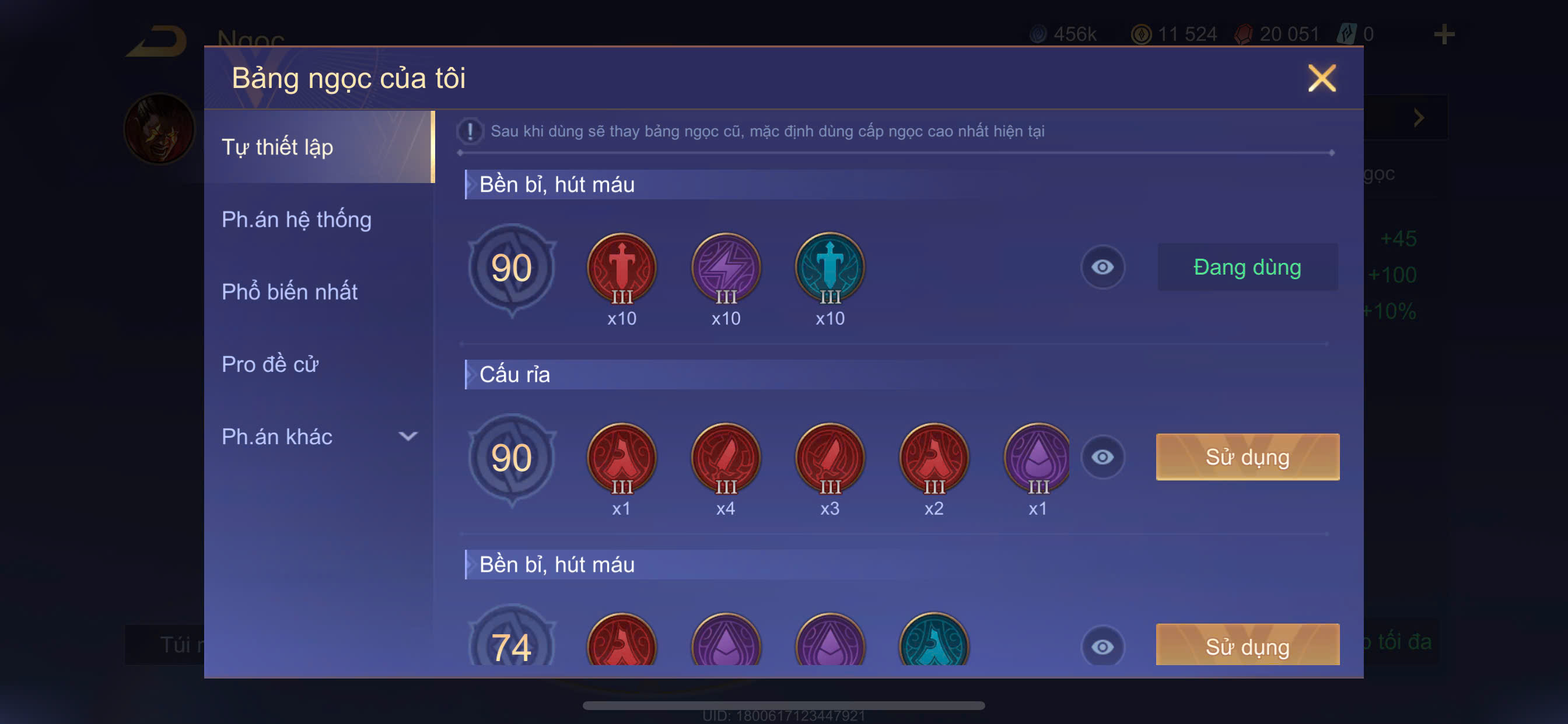Select the red sword rune x10
Viewport: 1568px width, 724px height.
click(x=621, y=268)
